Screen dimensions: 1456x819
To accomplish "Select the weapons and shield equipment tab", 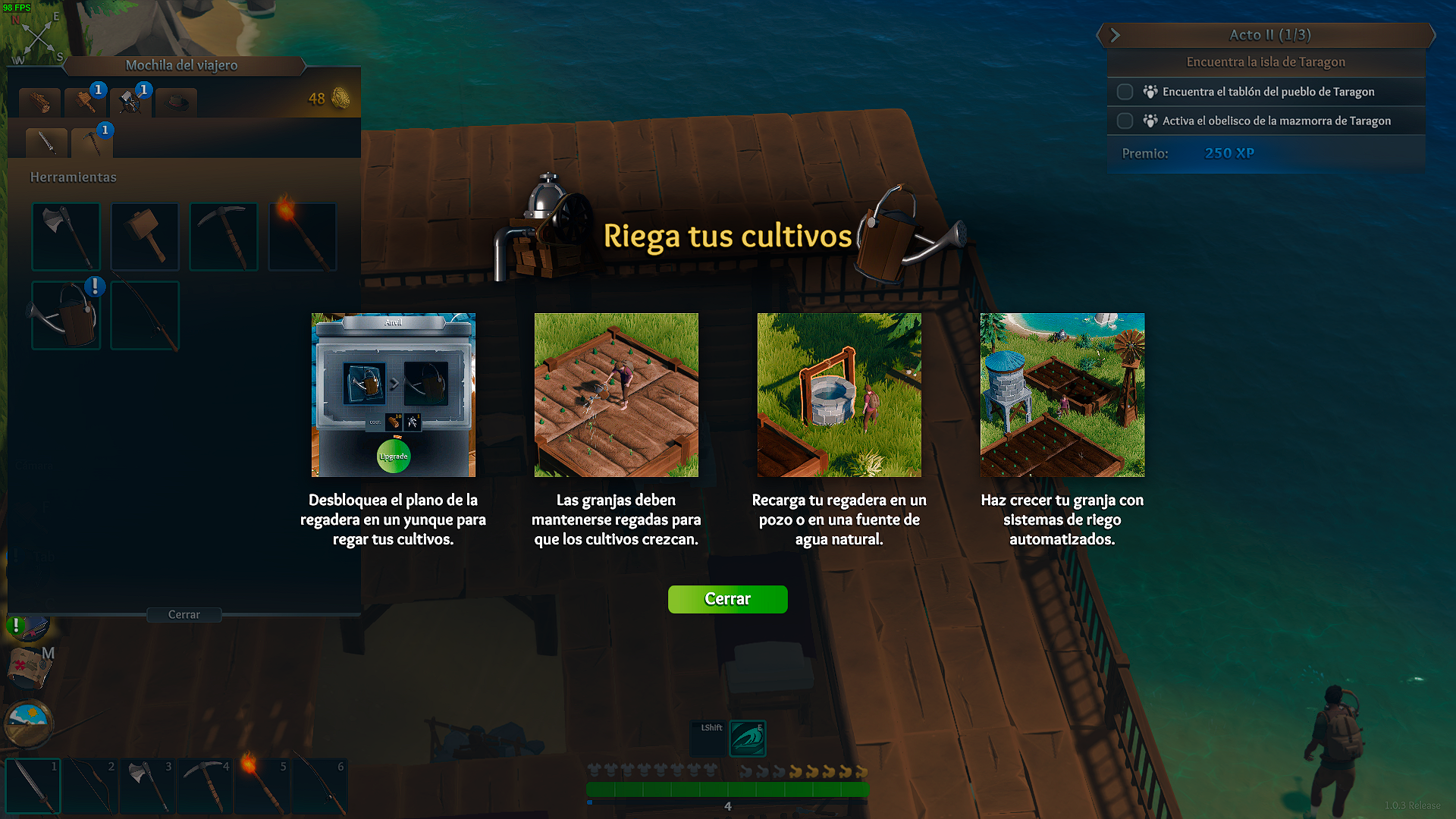I will (130, 102).
